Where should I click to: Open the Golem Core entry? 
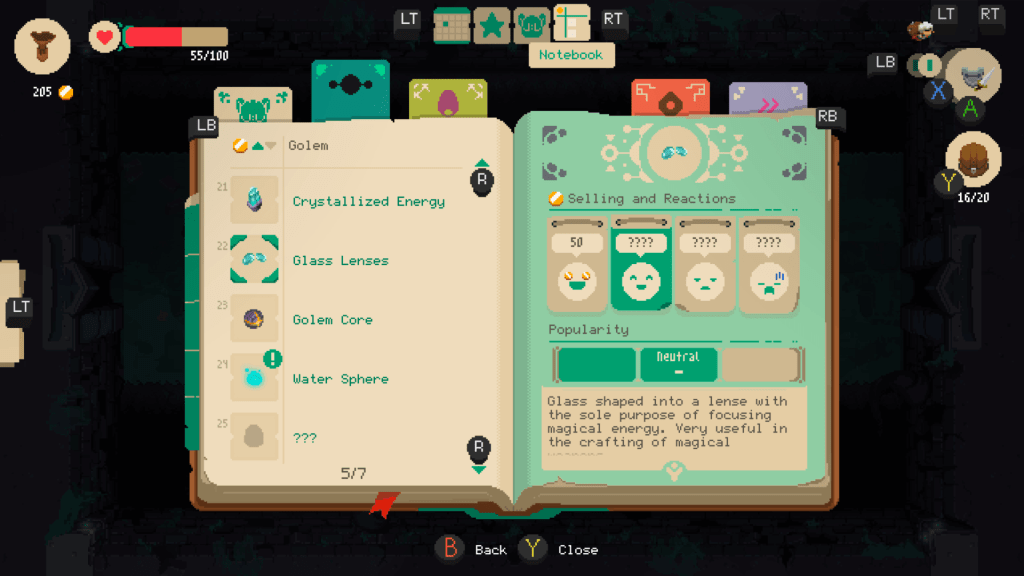click(x=332, y=320)
